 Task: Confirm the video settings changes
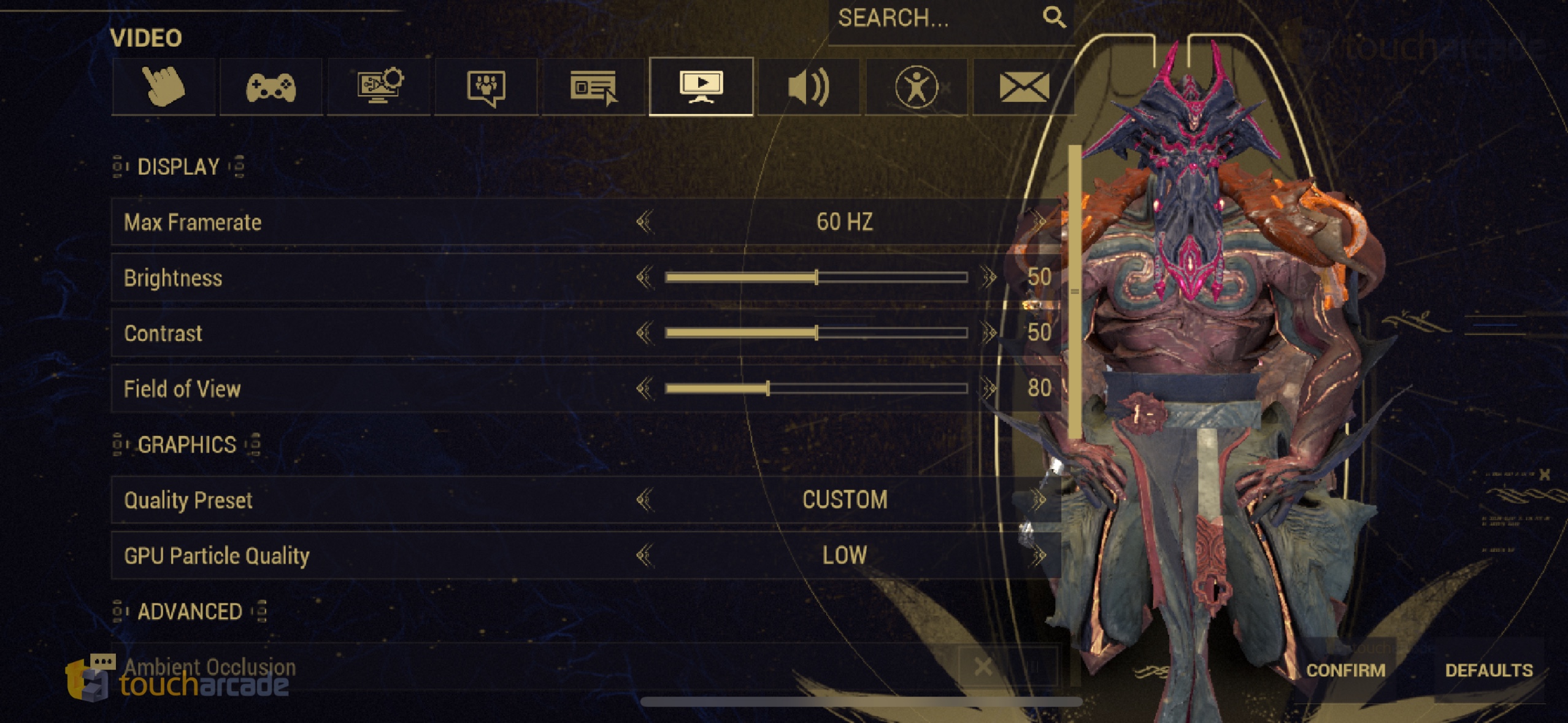1345,670
